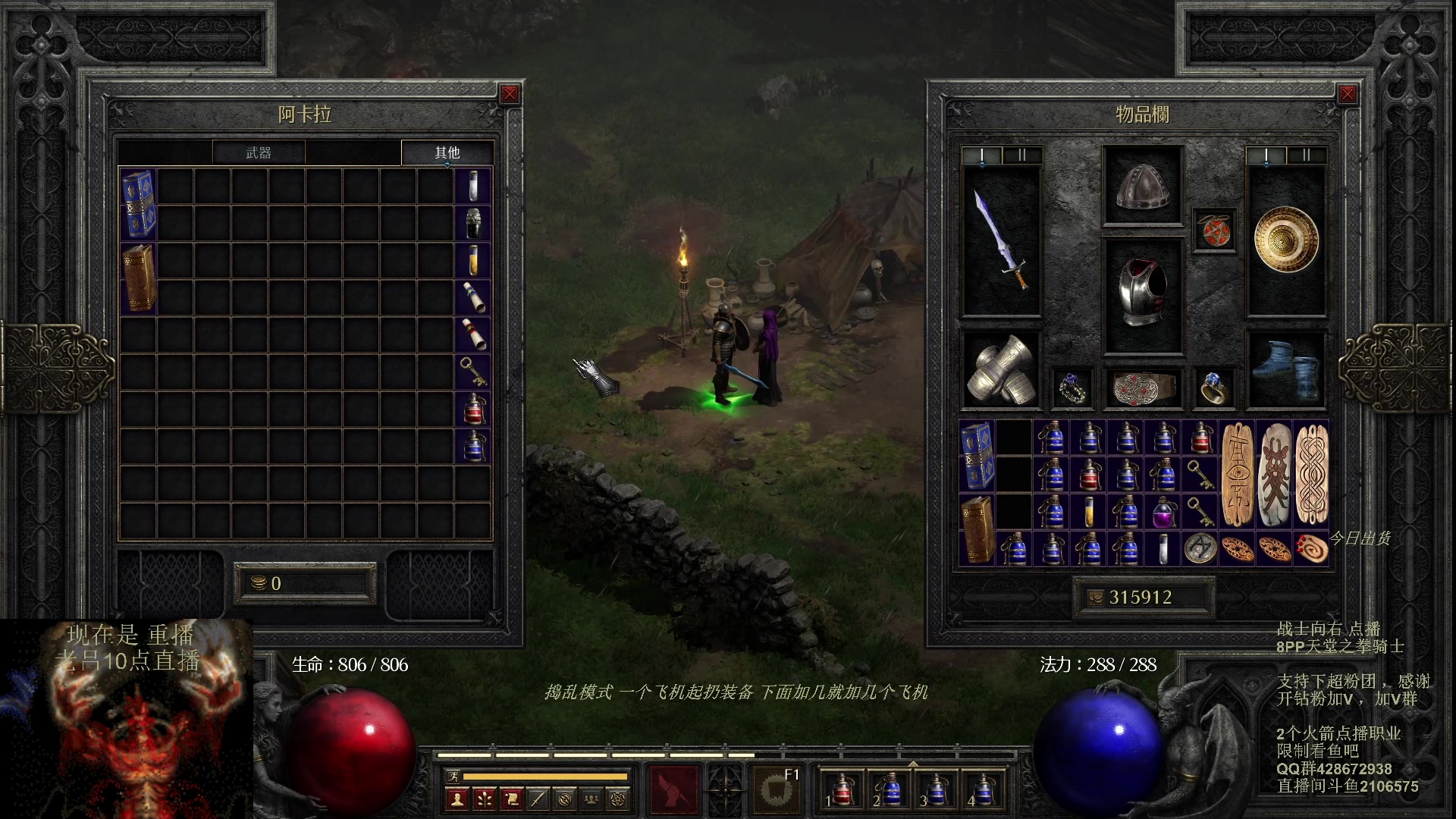The width and height of the screenshot is (1456, 819).
Task: Click the equipped helmet slot
Action: pos(1142,186)
